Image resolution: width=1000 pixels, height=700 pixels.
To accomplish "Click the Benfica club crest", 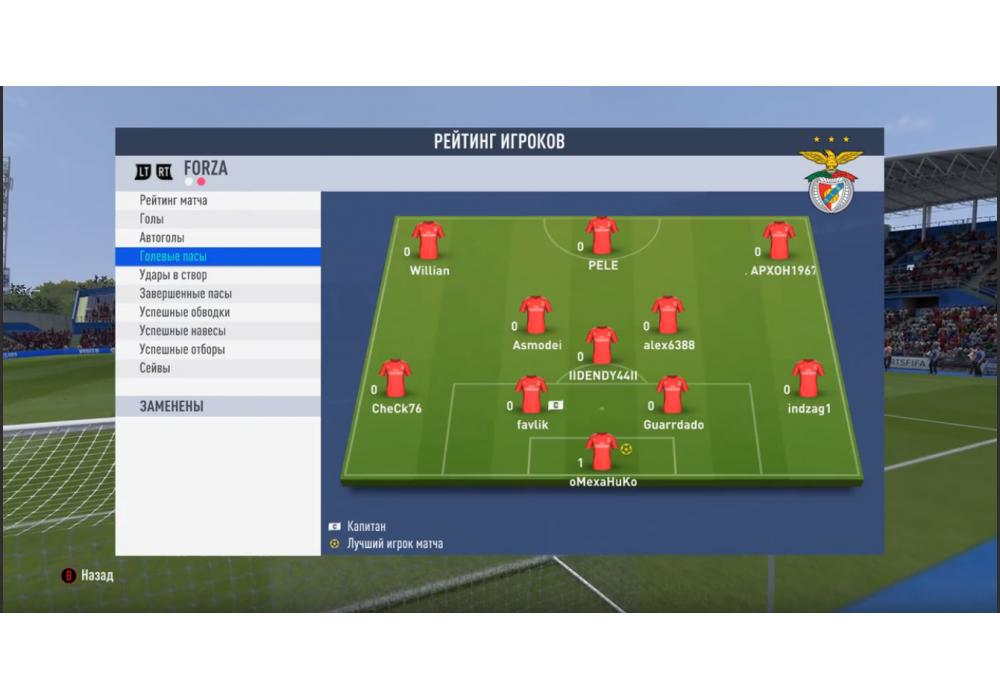I will pos(830,180).
